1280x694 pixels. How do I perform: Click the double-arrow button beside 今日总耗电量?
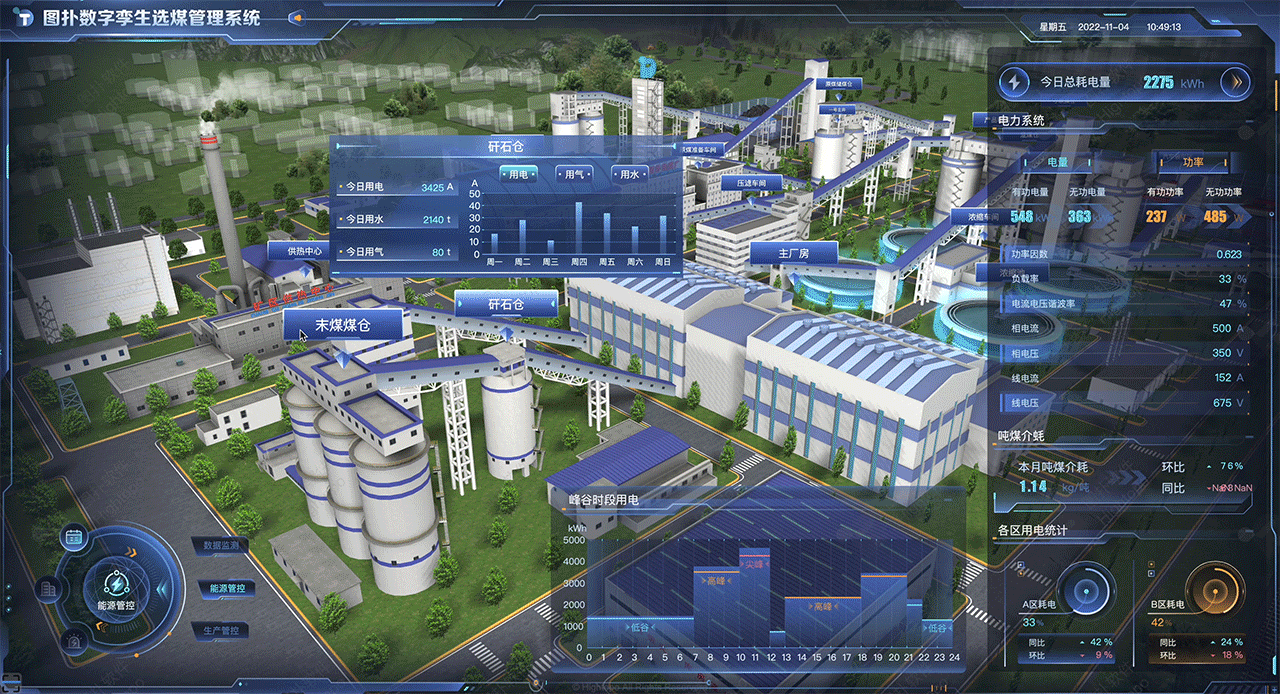point(1236,82)
